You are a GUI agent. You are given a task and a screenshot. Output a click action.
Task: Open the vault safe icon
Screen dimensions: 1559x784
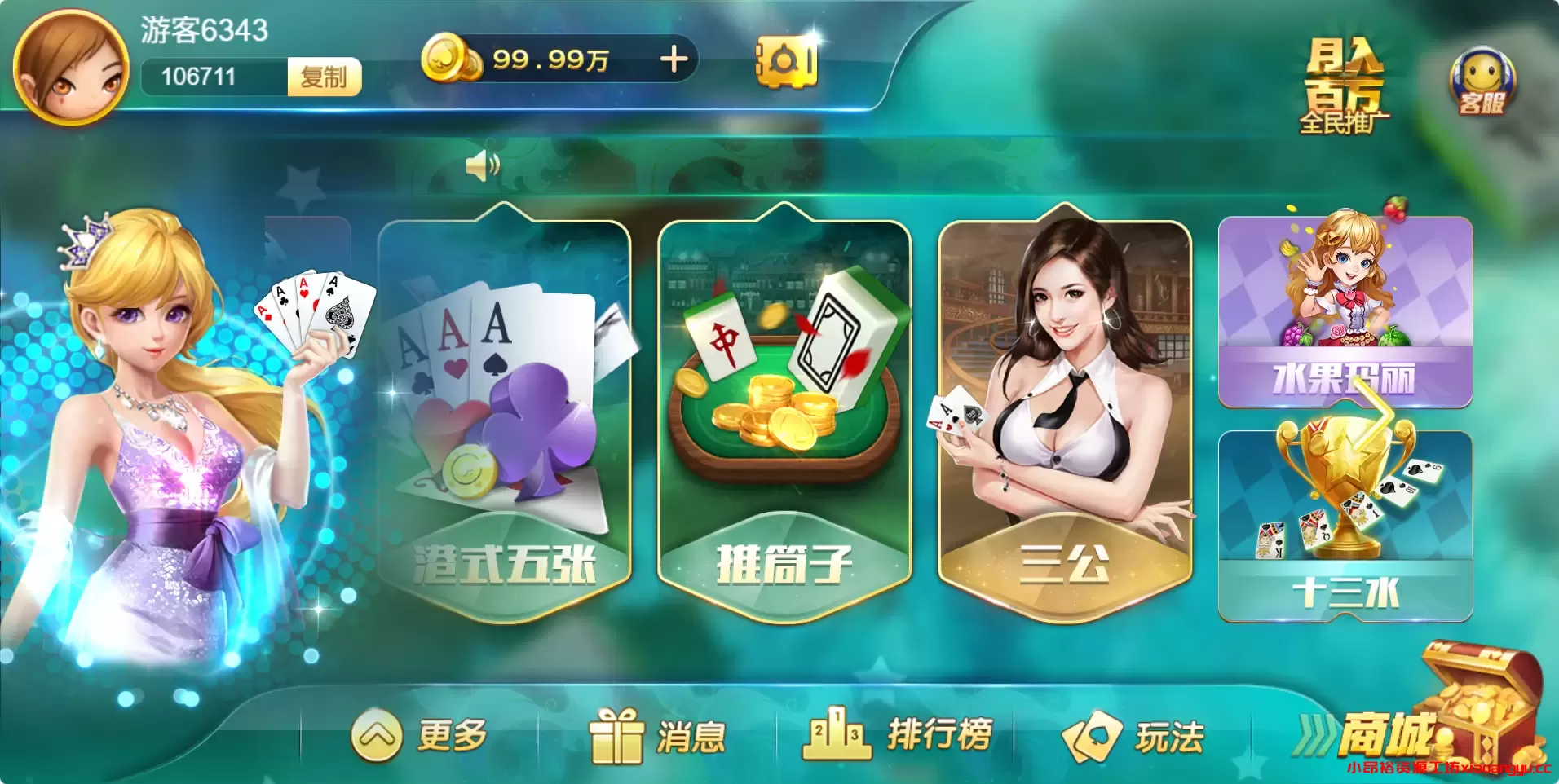point(785,59)
